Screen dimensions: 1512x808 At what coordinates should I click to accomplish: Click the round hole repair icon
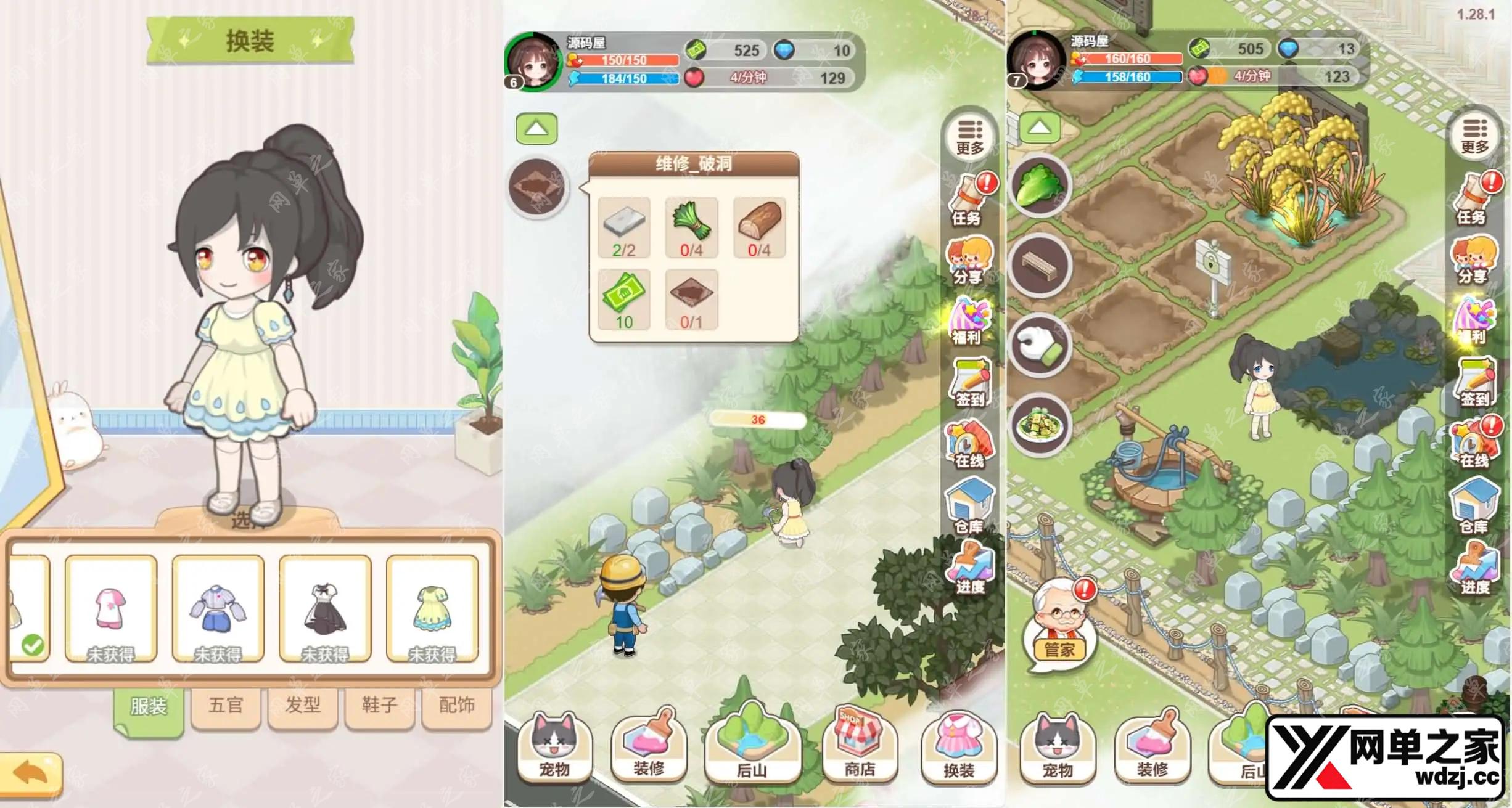pyautogui.click(x=538, y=187)
